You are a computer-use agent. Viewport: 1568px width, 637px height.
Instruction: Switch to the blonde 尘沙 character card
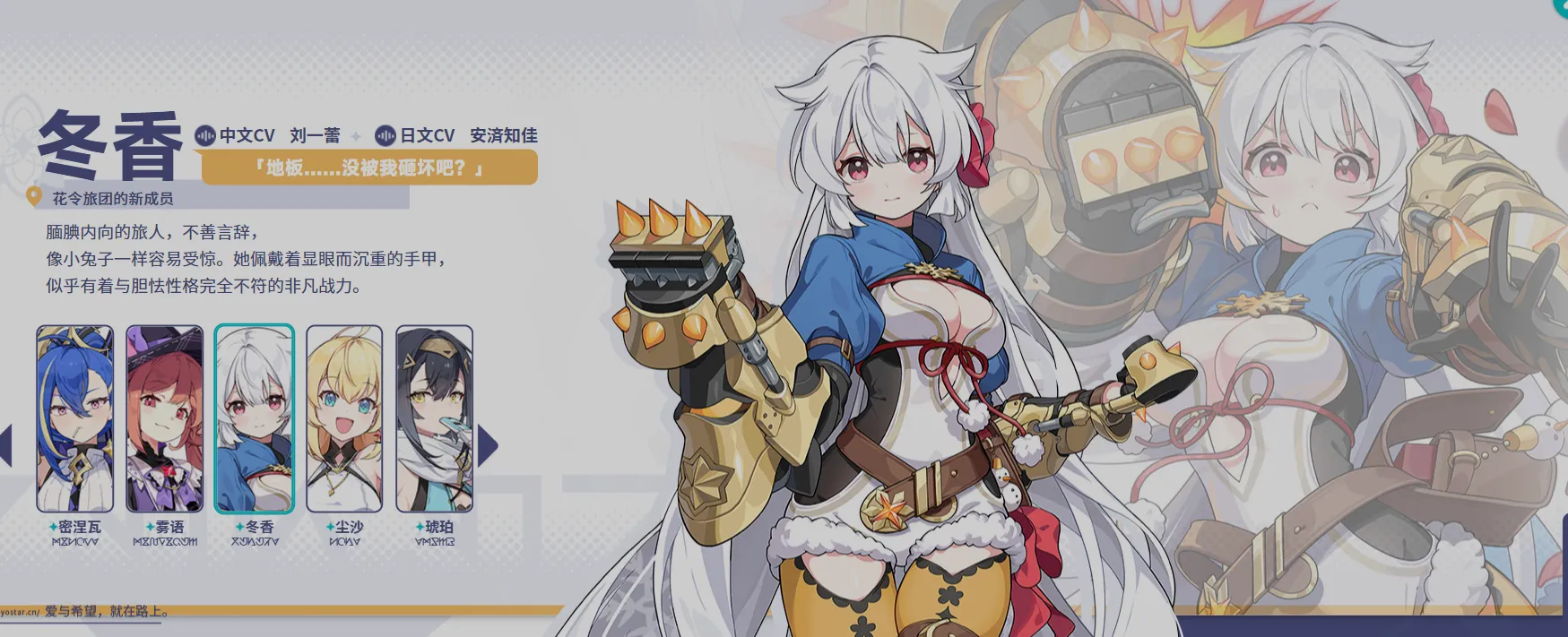[344, 418]
